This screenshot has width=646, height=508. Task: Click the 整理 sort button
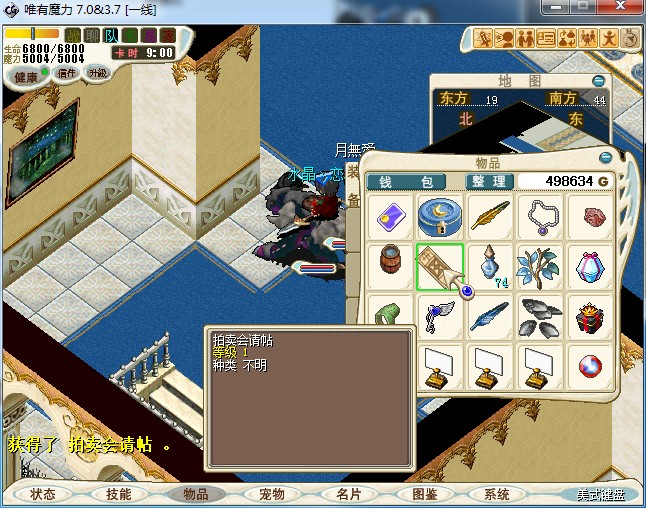490,181
